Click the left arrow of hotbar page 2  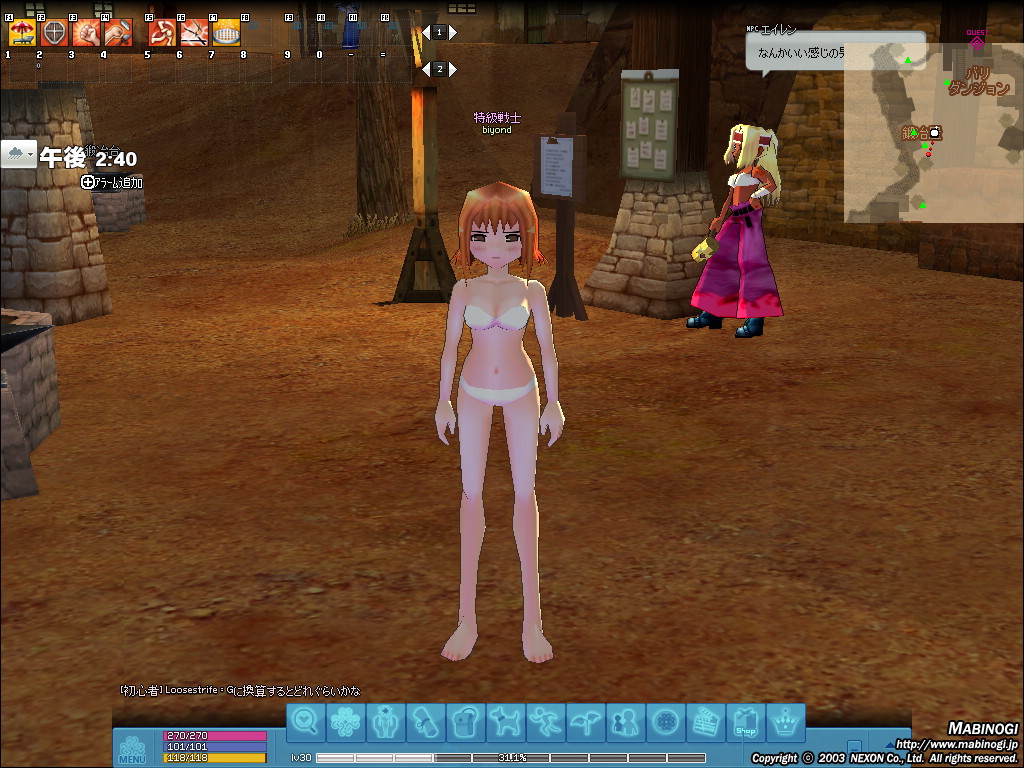click(x=426, y=69)
